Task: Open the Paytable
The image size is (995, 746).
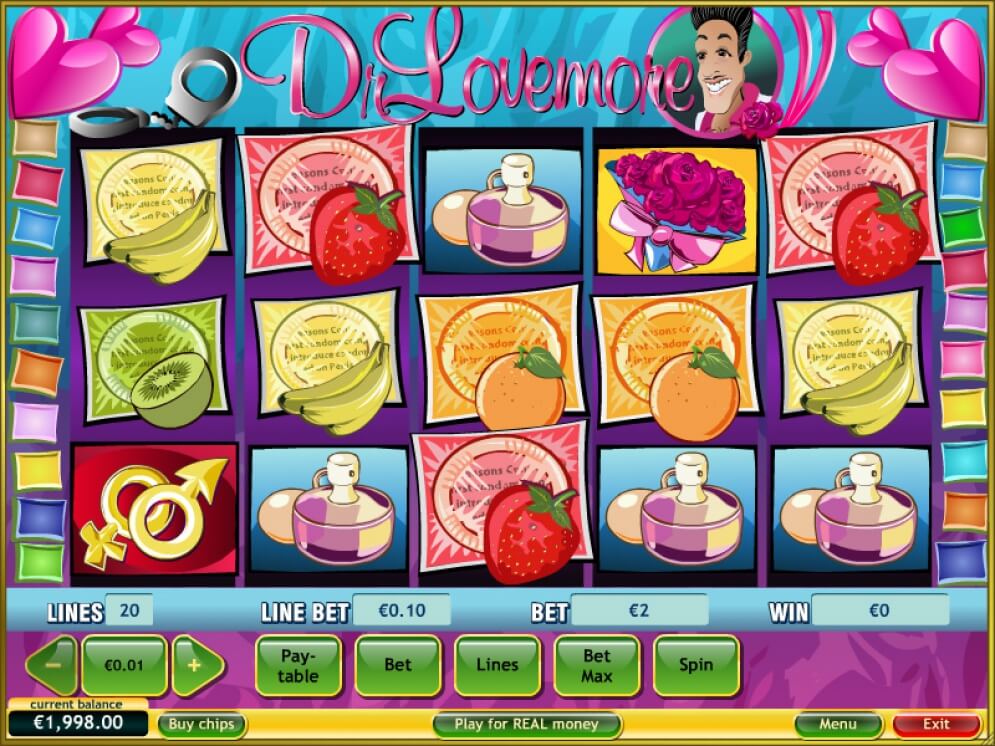Action: (x=298, y=665)
